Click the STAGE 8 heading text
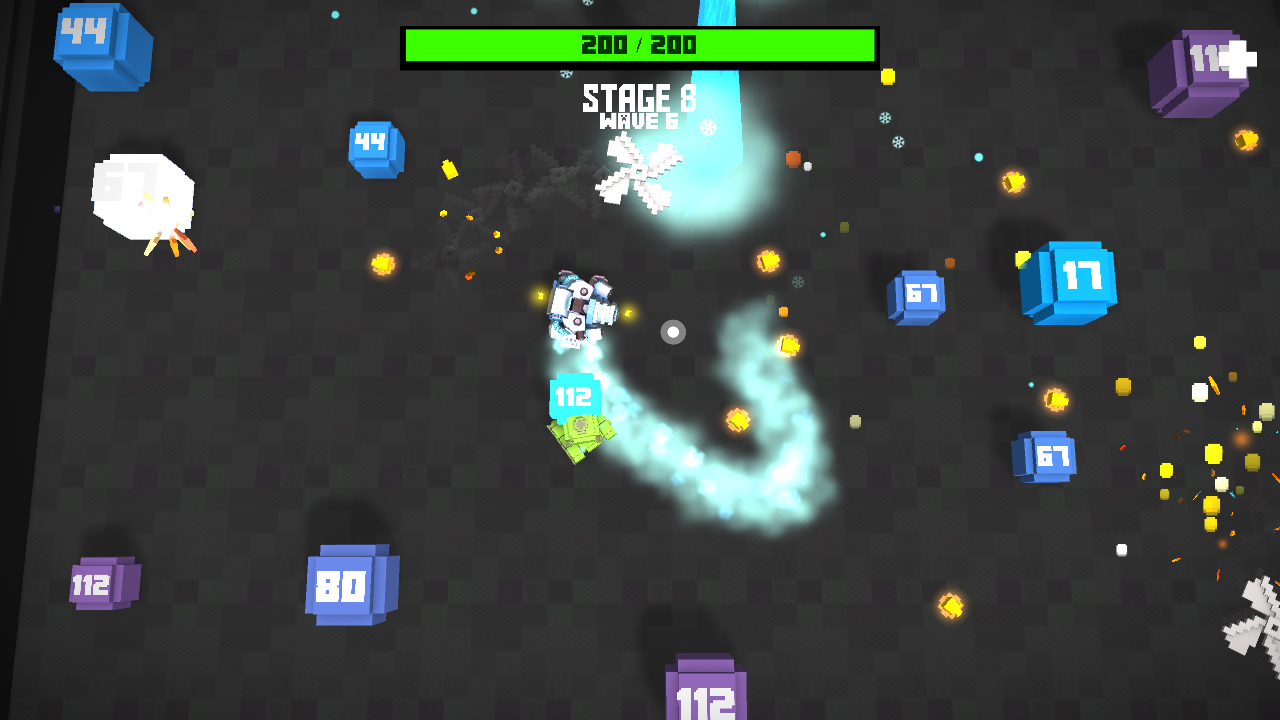Viewport: 1280px width, 720px height. pos(639,97)
